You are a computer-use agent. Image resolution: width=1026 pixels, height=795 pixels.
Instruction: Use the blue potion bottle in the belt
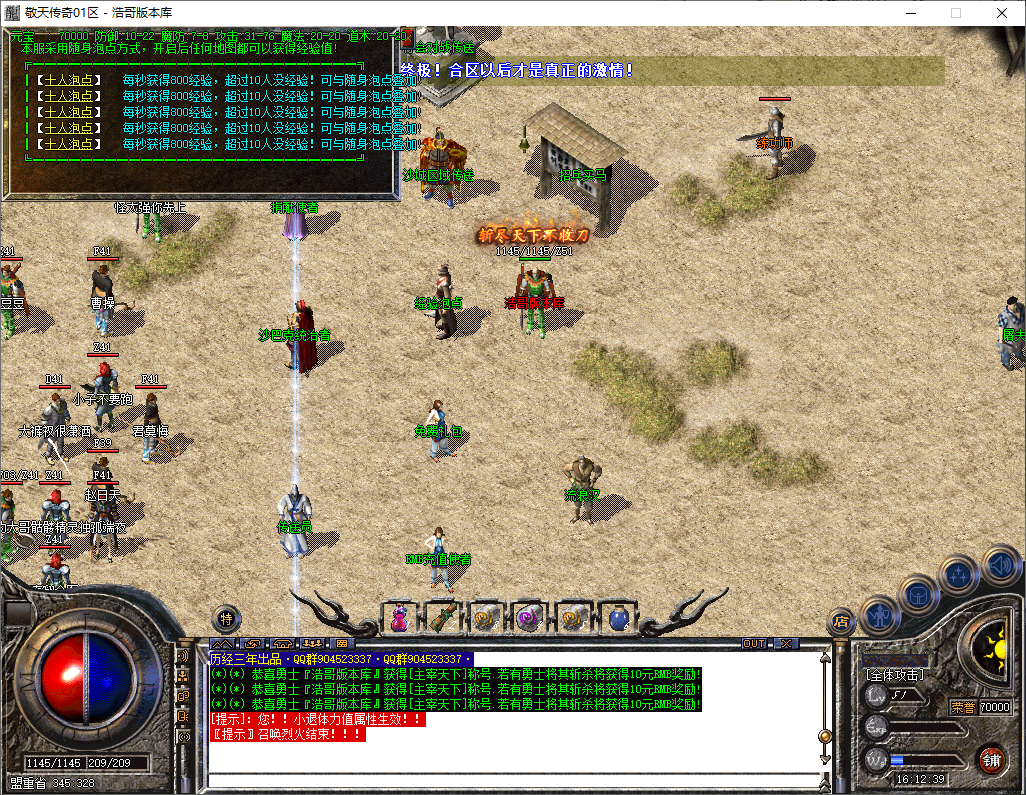point(617,619)
